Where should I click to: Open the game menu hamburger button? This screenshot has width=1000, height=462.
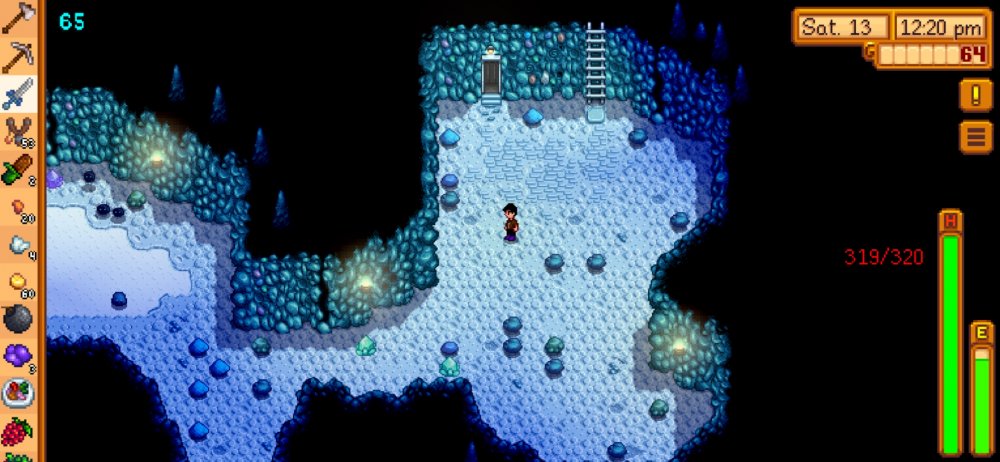[975, 135]
